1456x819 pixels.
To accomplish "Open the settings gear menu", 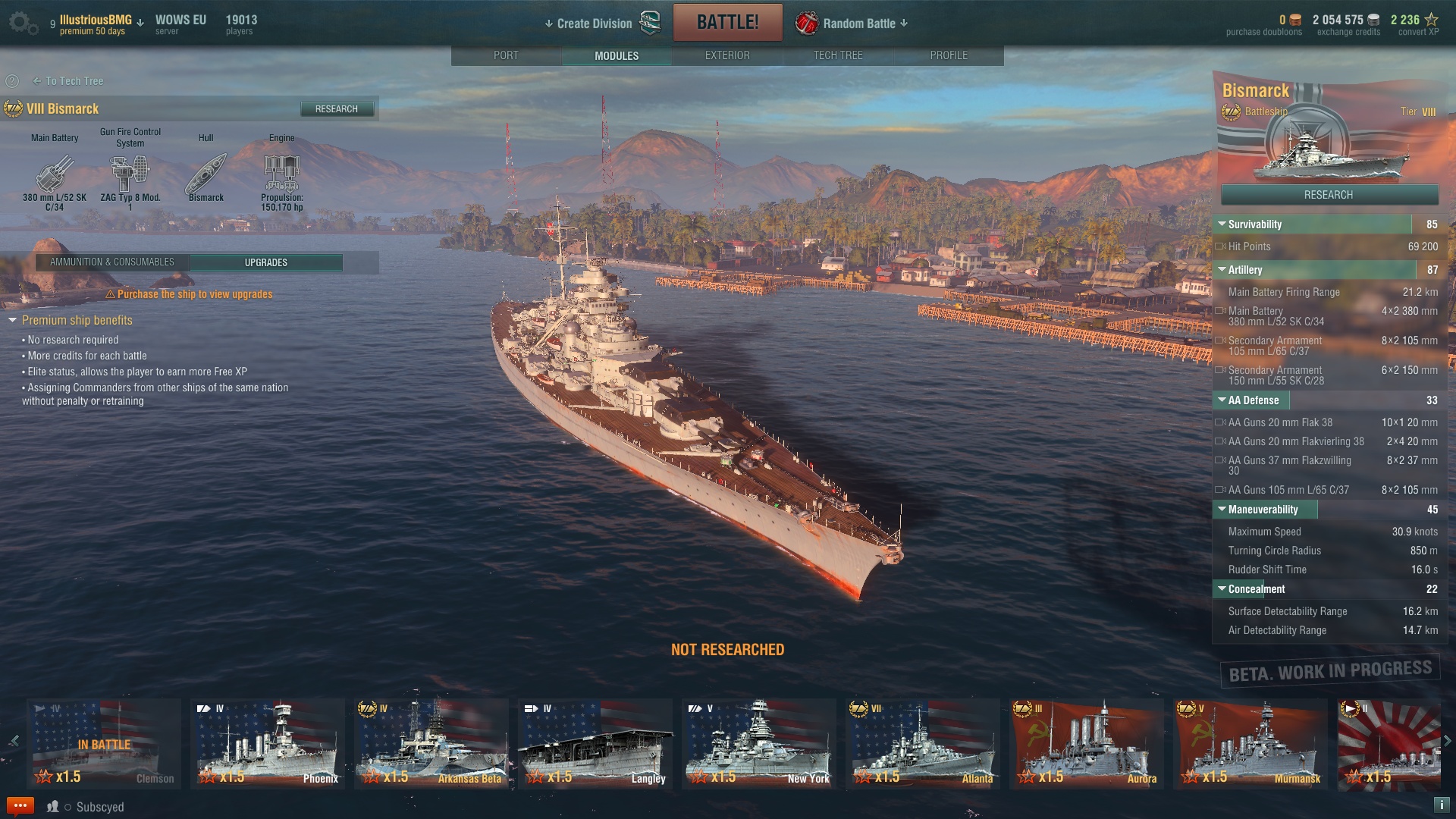I will [21, 23].
